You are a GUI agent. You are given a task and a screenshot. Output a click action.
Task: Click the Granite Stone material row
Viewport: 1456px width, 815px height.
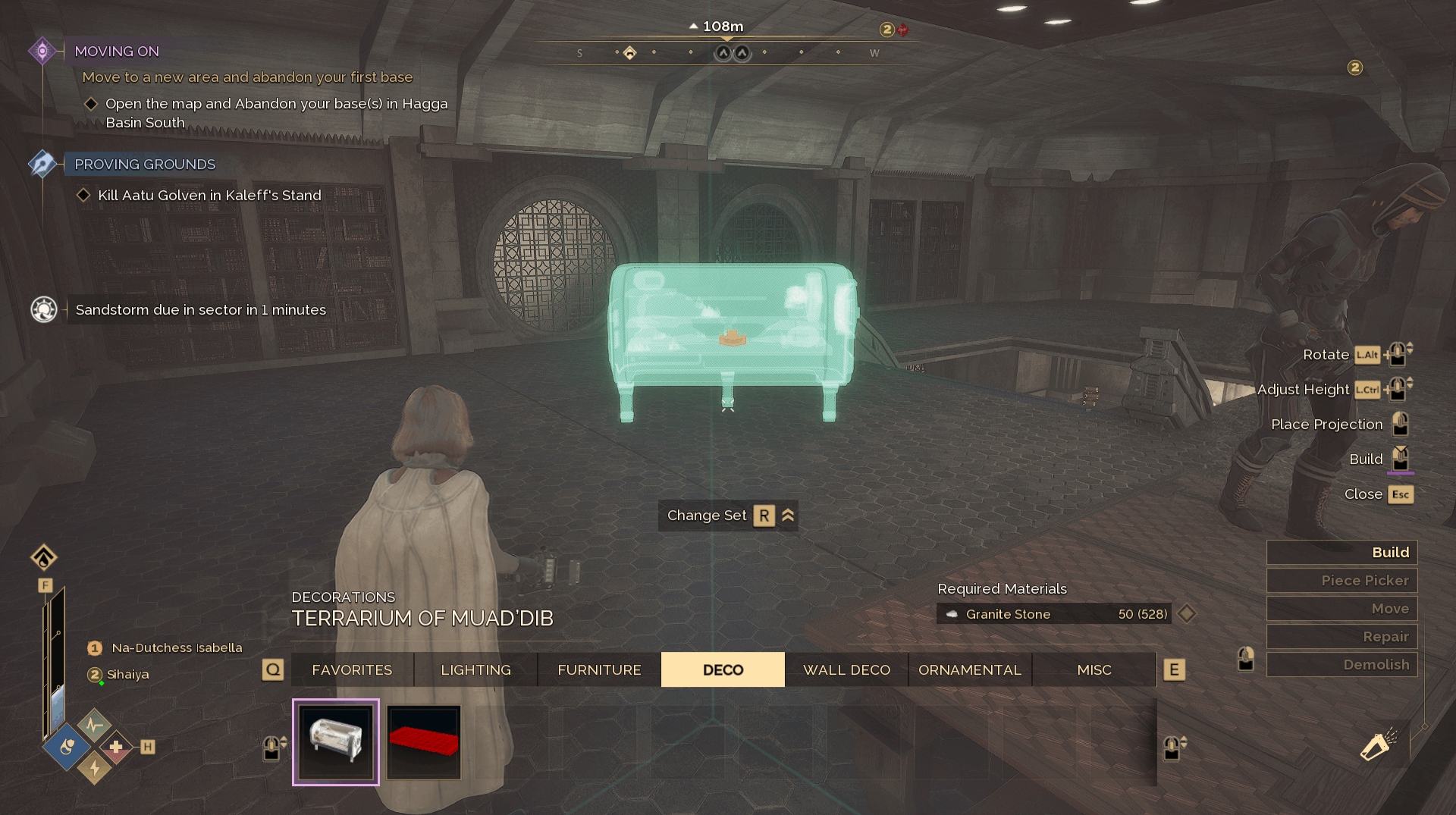pyautogui.click(x=1054, y=614)
